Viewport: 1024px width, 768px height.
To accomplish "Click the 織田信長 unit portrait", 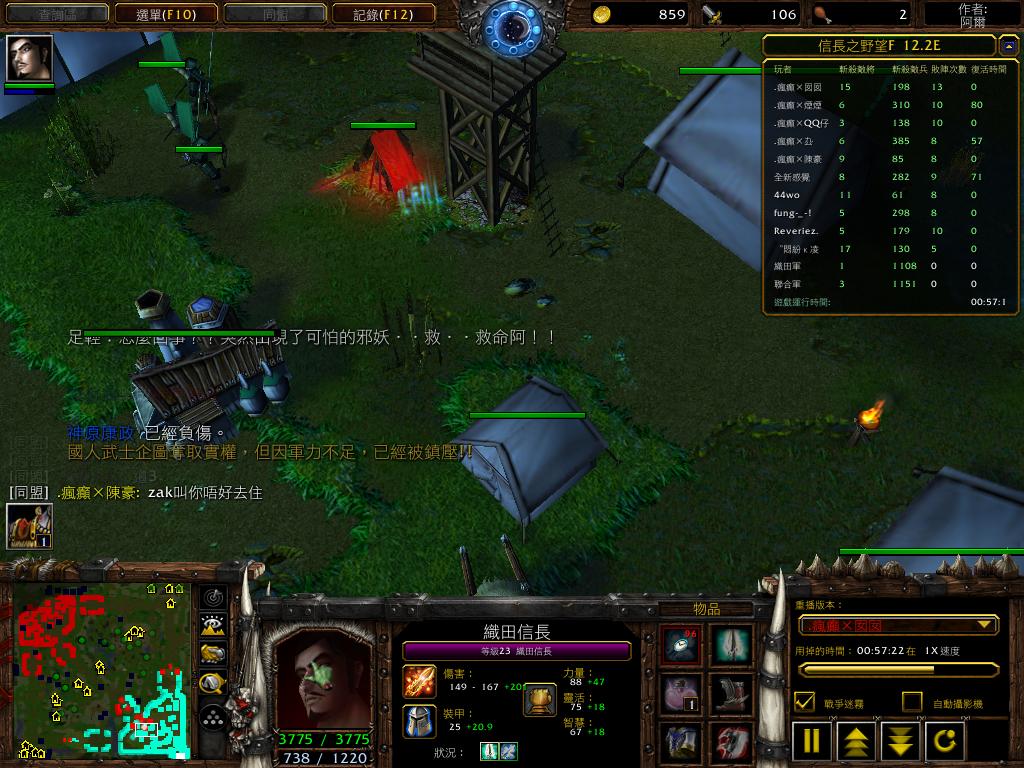I will pos(322,680).
